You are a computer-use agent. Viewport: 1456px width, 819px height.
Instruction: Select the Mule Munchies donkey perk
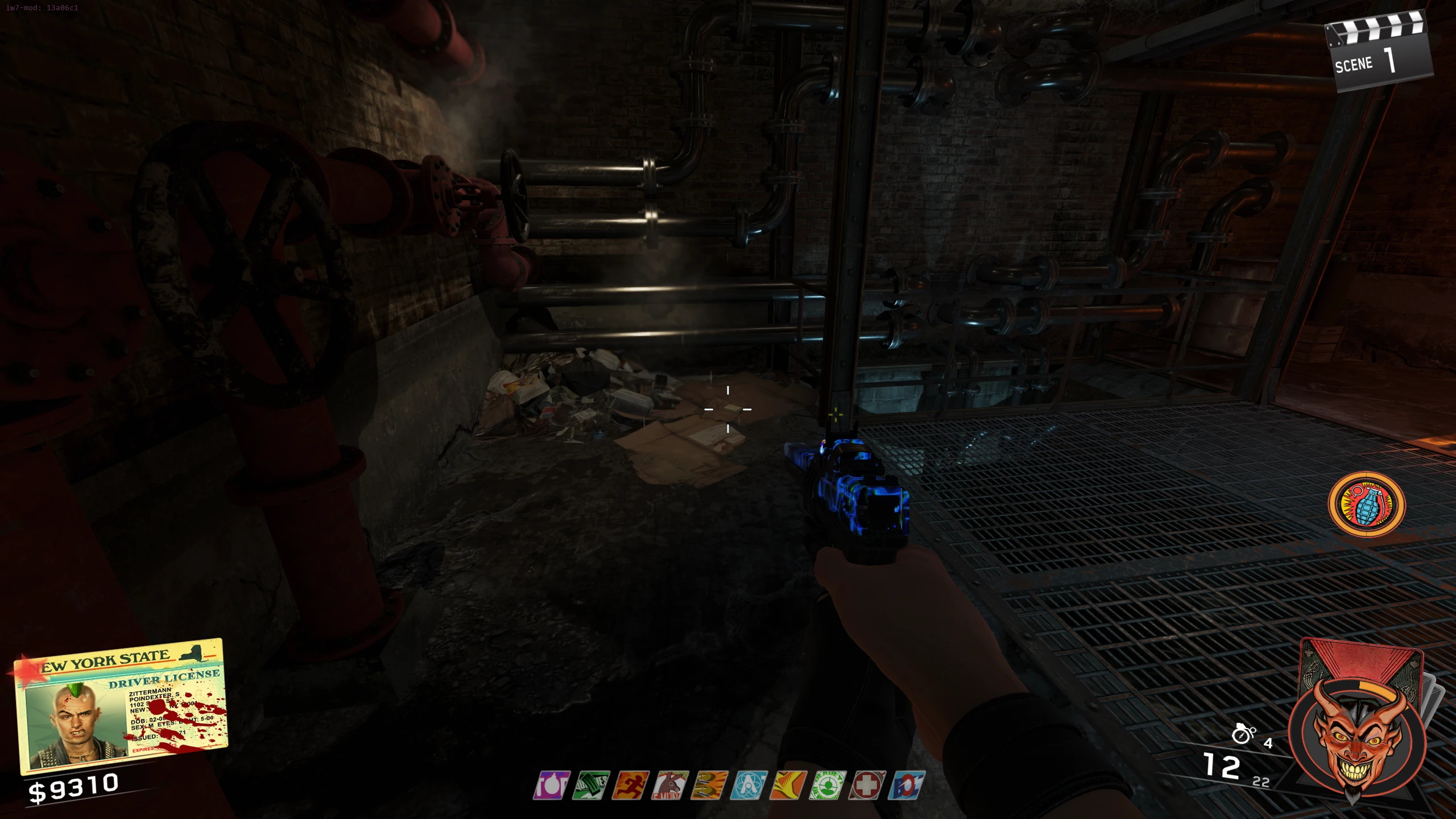[x=670, y=785]
